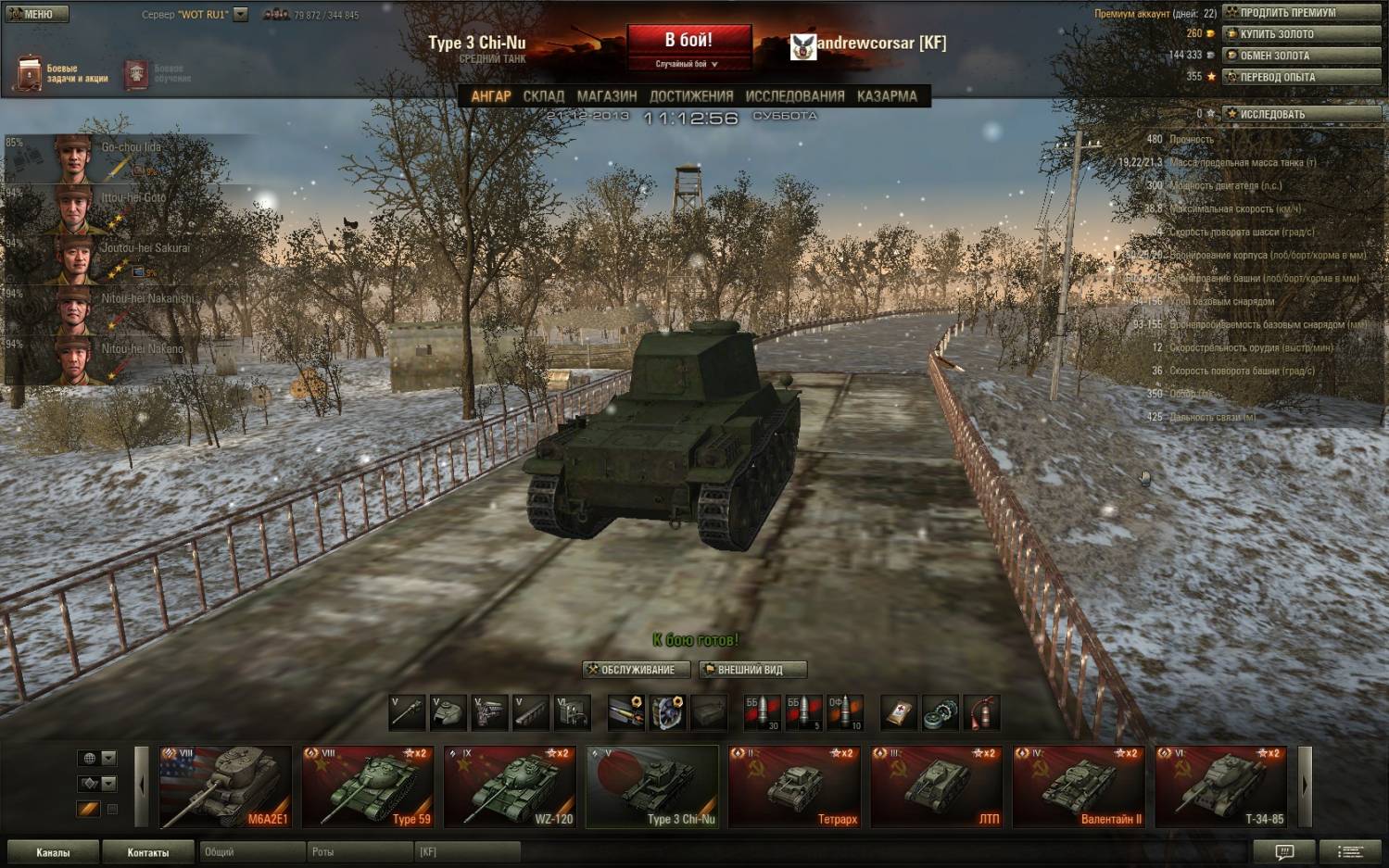Pick the T-34-85 tank tile
The width and height of the screenshot is (1389, 868).
tap(1220, 786)
